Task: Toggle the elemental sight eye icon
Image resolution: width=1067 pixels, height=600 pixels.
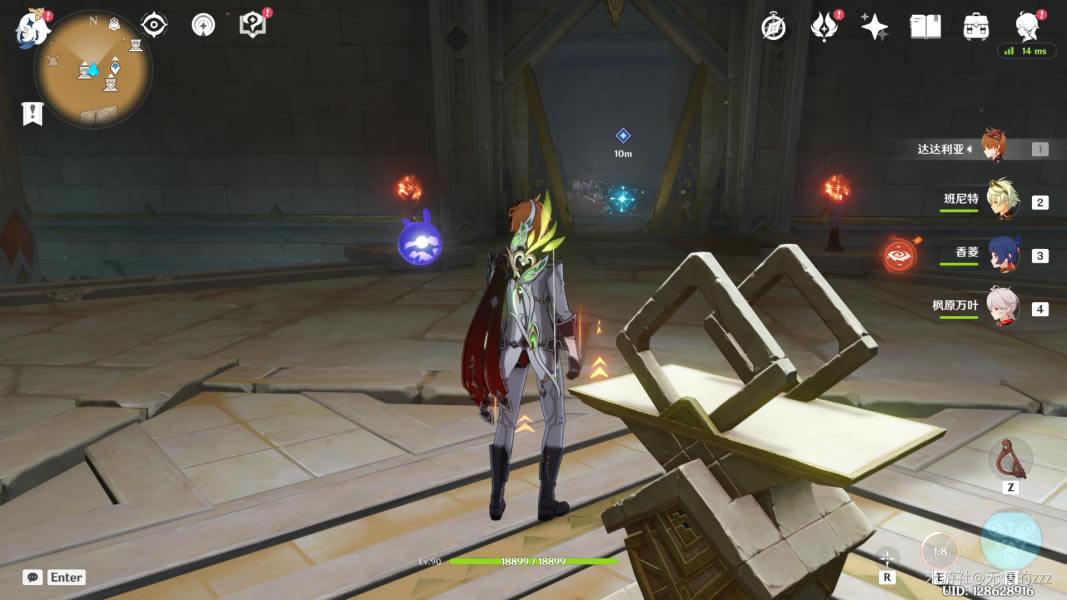Action: tap(154, 24)
